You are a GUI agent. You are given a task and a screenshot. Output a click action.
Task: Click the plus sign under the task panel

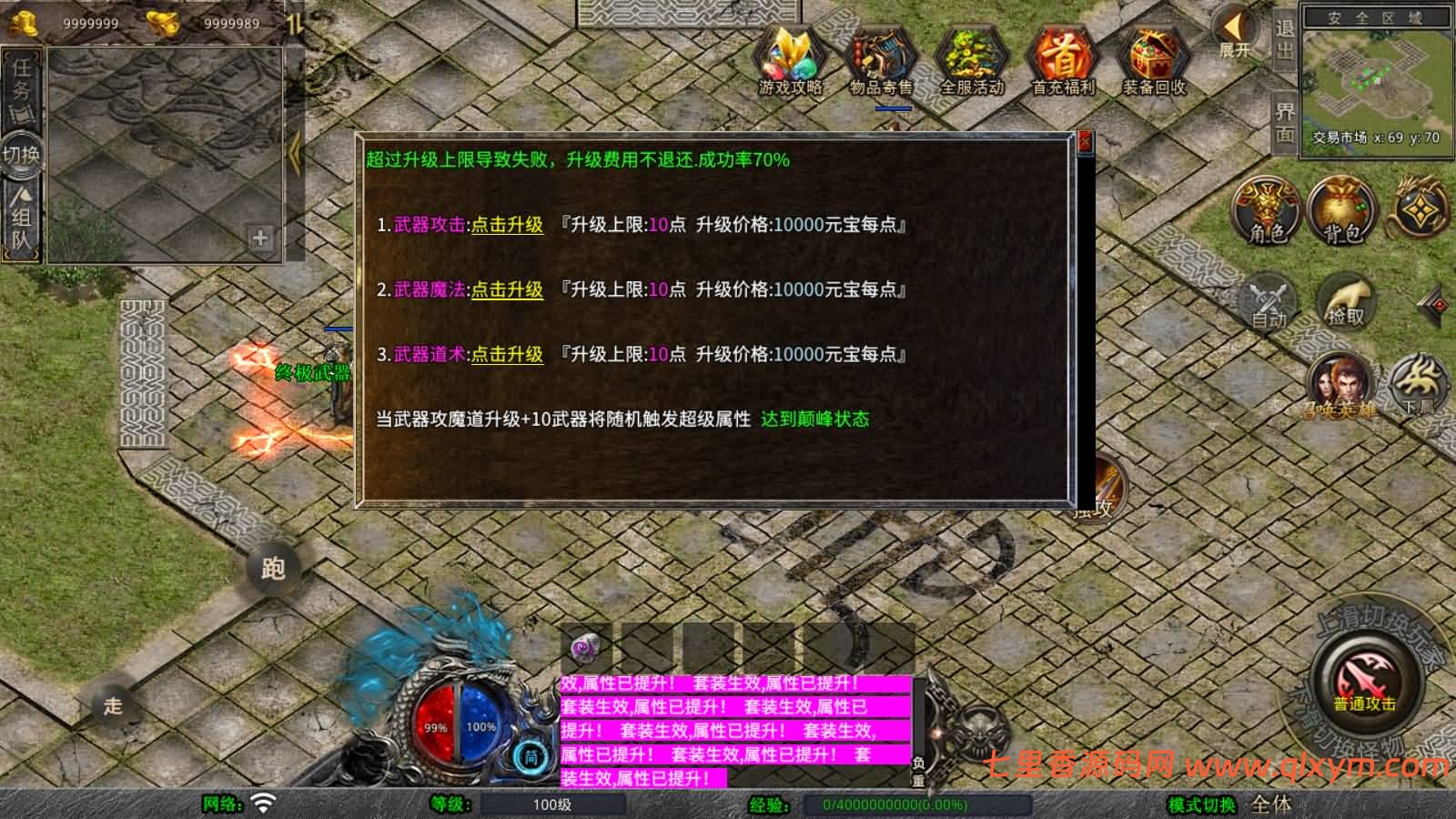tap(261, 239)
